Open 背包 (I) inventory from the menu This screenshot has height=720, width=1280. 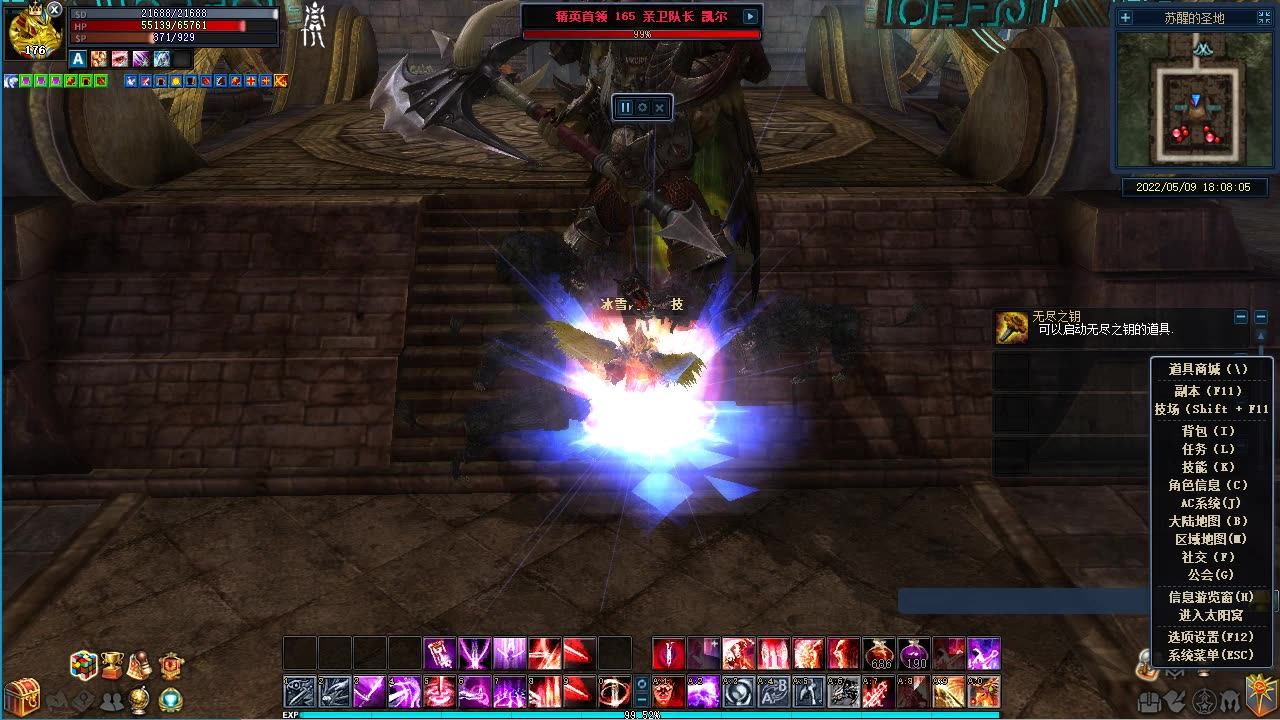1208,431
